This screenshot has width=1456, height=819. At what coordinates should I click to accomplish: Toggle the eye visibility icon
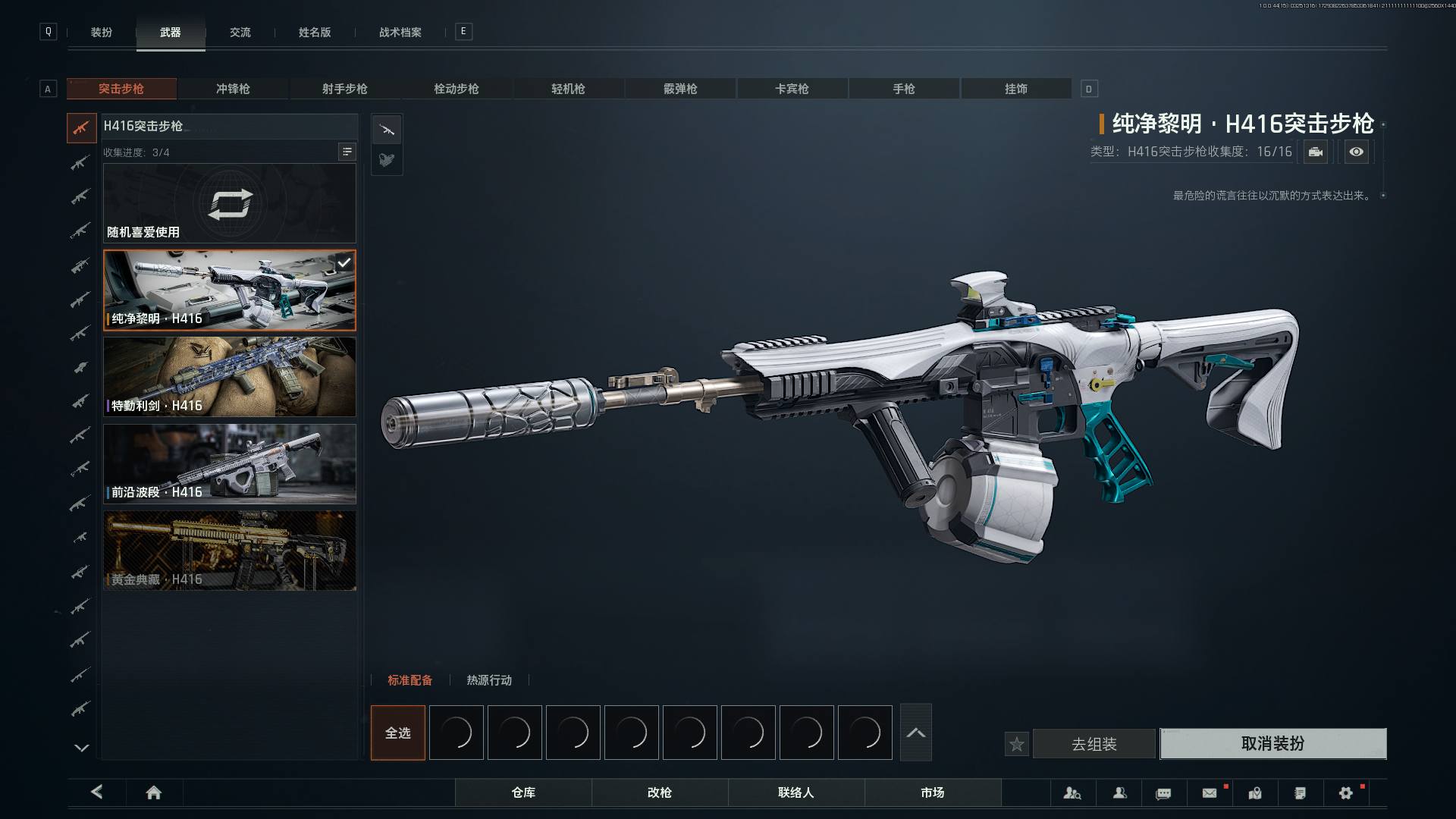click(x=1356, y=152)
